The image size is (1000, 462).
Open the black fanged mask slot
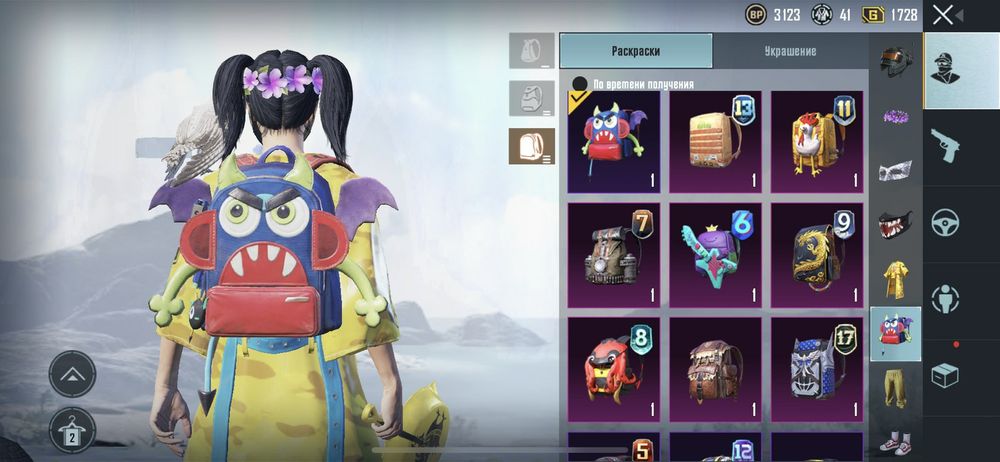[x=895, y=225]
